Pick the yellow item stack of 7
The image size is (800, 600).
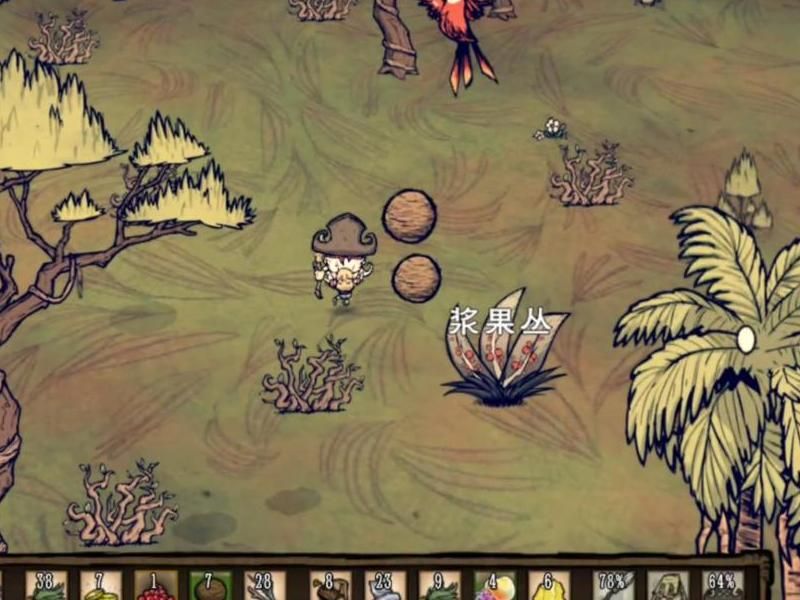click(x=101, y=586)
